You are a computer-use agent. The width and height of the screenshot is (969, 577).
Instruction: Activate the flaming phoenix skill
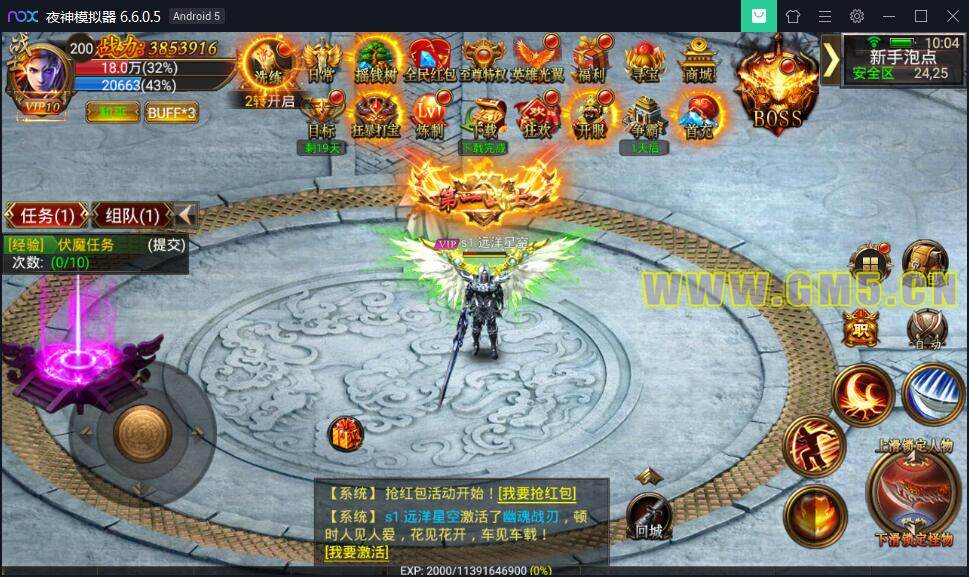coord(862,391)
